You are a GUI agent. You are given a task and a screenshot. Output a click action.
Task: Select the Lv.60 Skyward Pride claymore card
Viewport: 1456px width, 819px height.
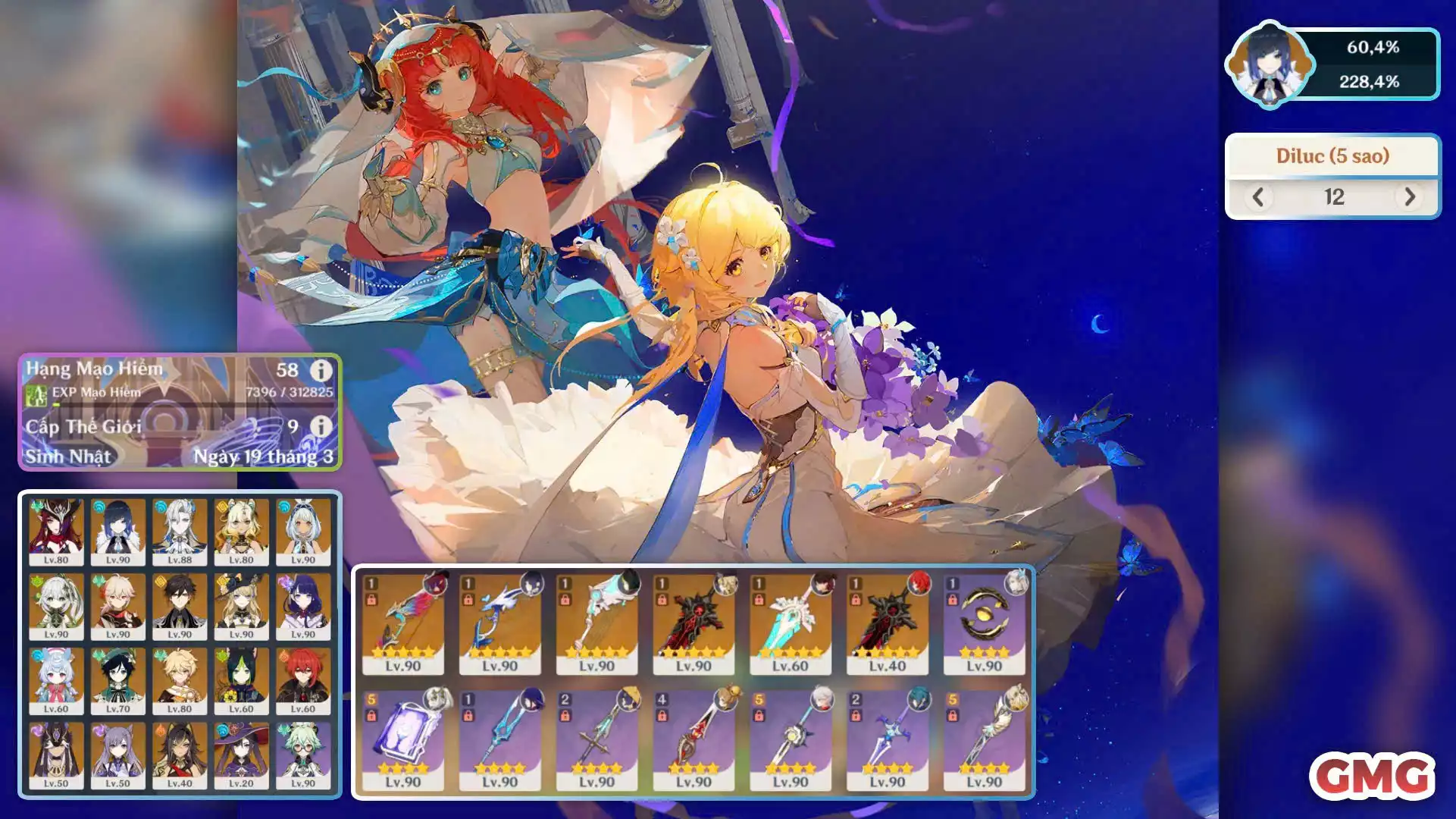pos(790,623)
